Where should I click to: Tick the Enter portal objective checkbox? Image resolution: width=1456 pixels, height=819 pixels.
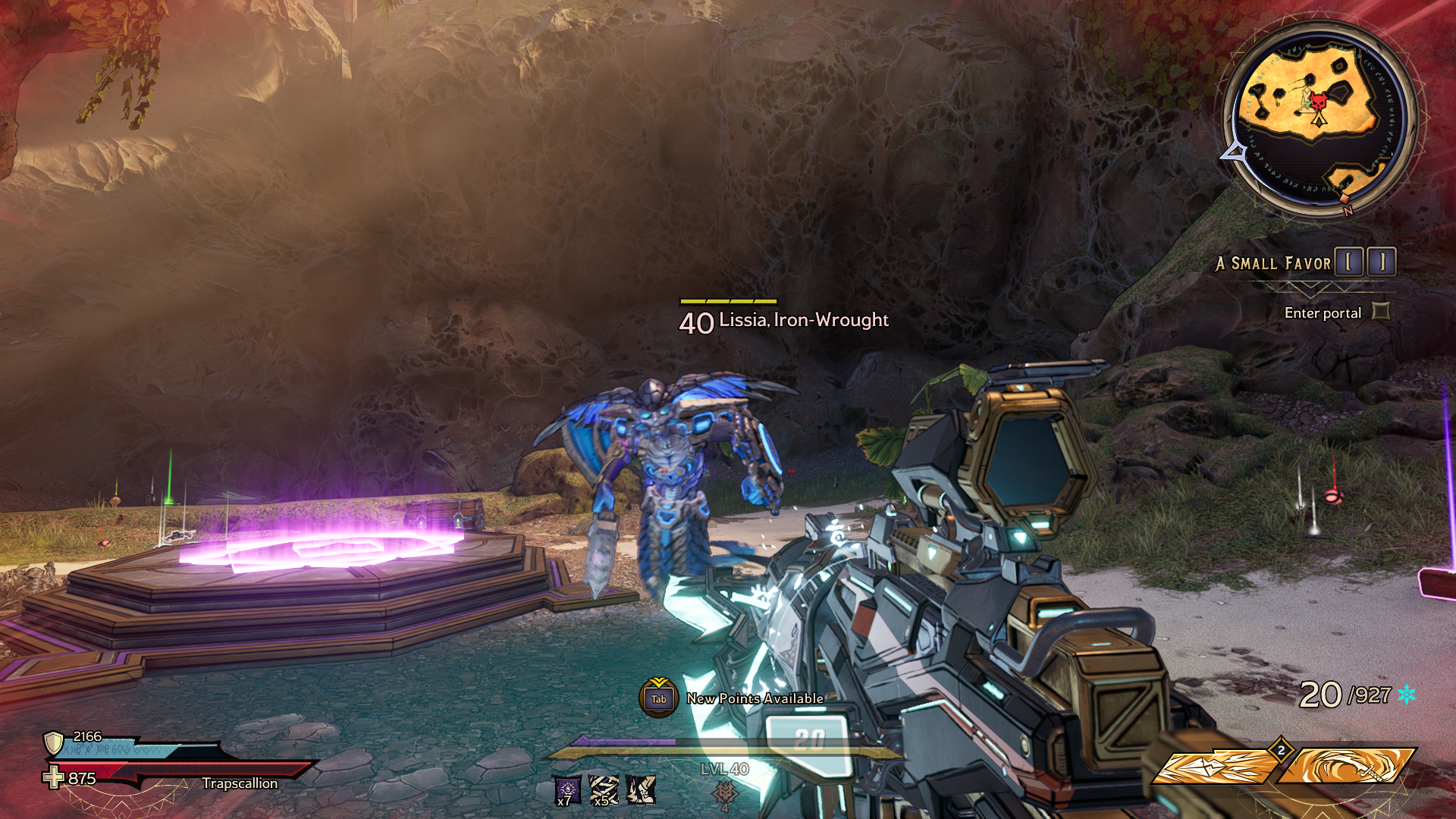coord(1381,311)
